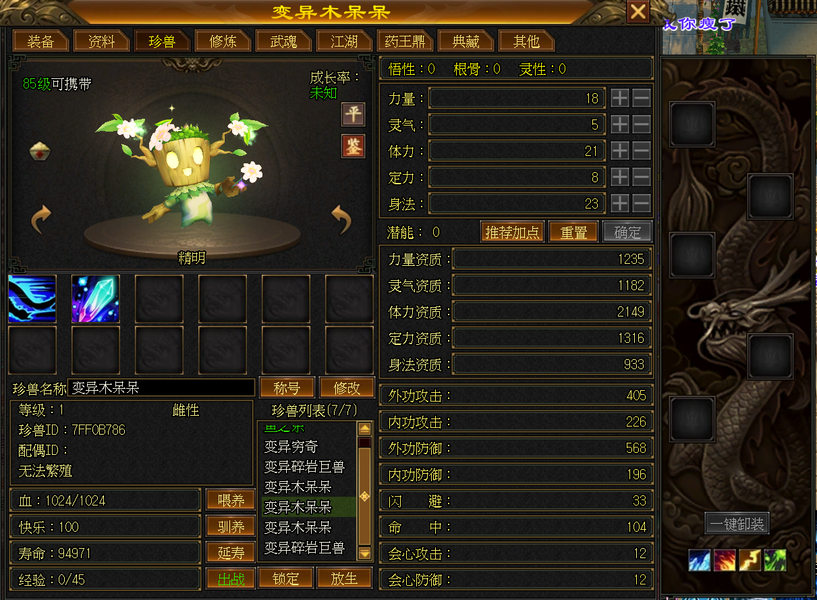Send pet to battle with 出战

click(230, 578)
